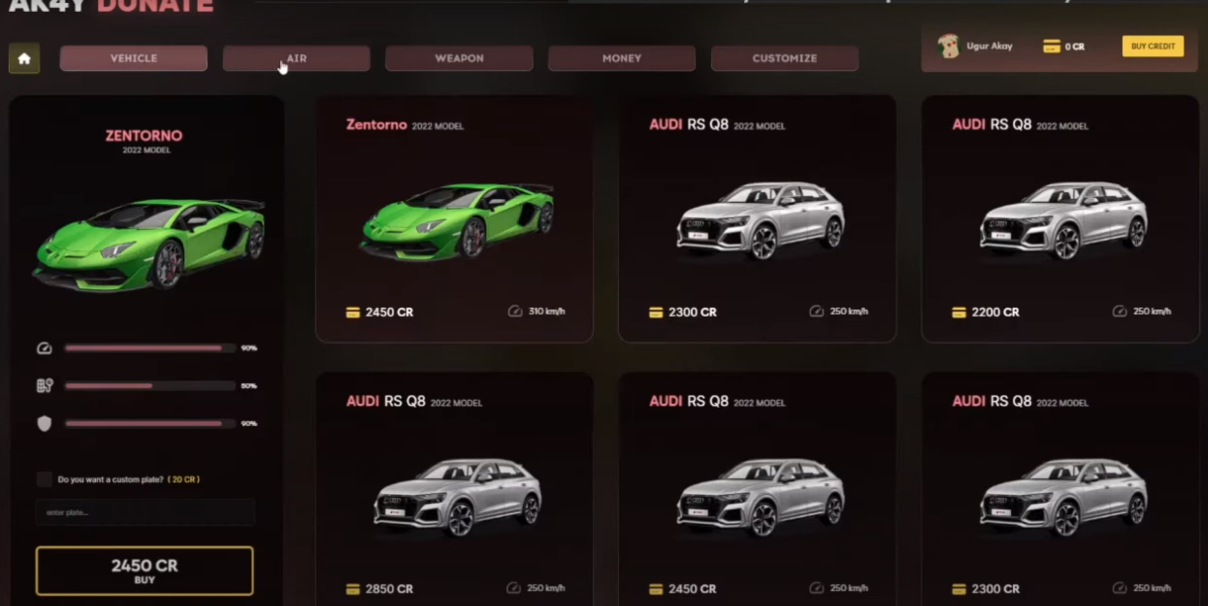Select the WEAPON category tab
The height and width of the screenshot is (606, 1208).
pos(459,59)
